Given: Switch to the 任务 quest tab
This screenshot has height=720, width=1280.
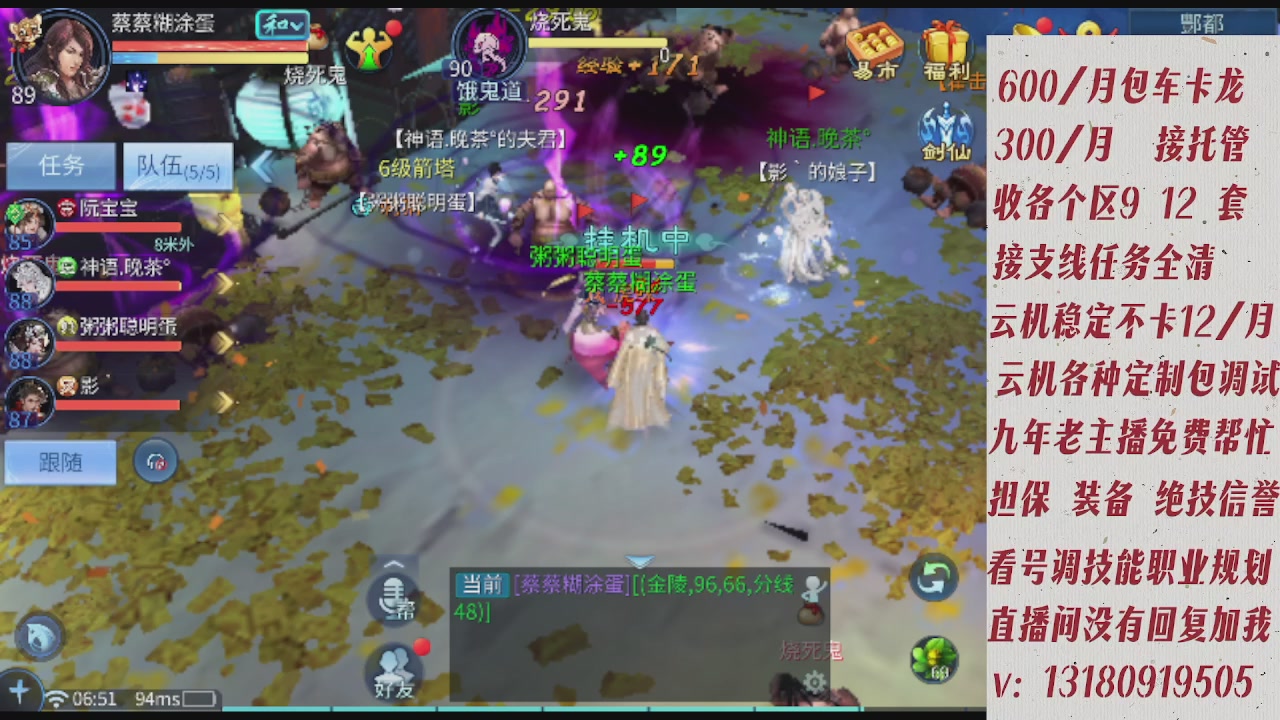Looking at the screenshot, I should 62,165.
